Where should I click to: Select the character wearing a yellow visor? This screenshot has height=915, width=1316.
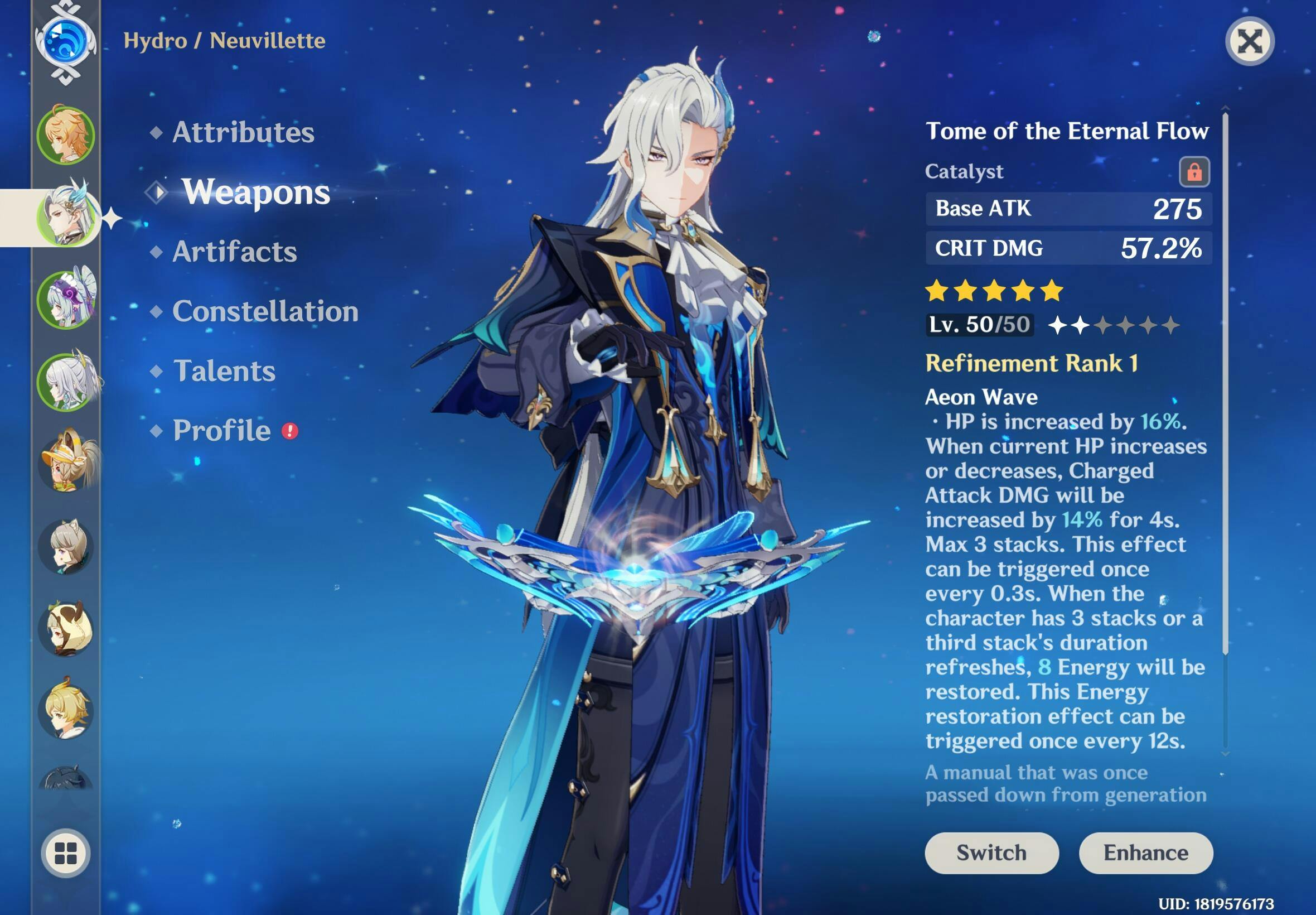66,463
